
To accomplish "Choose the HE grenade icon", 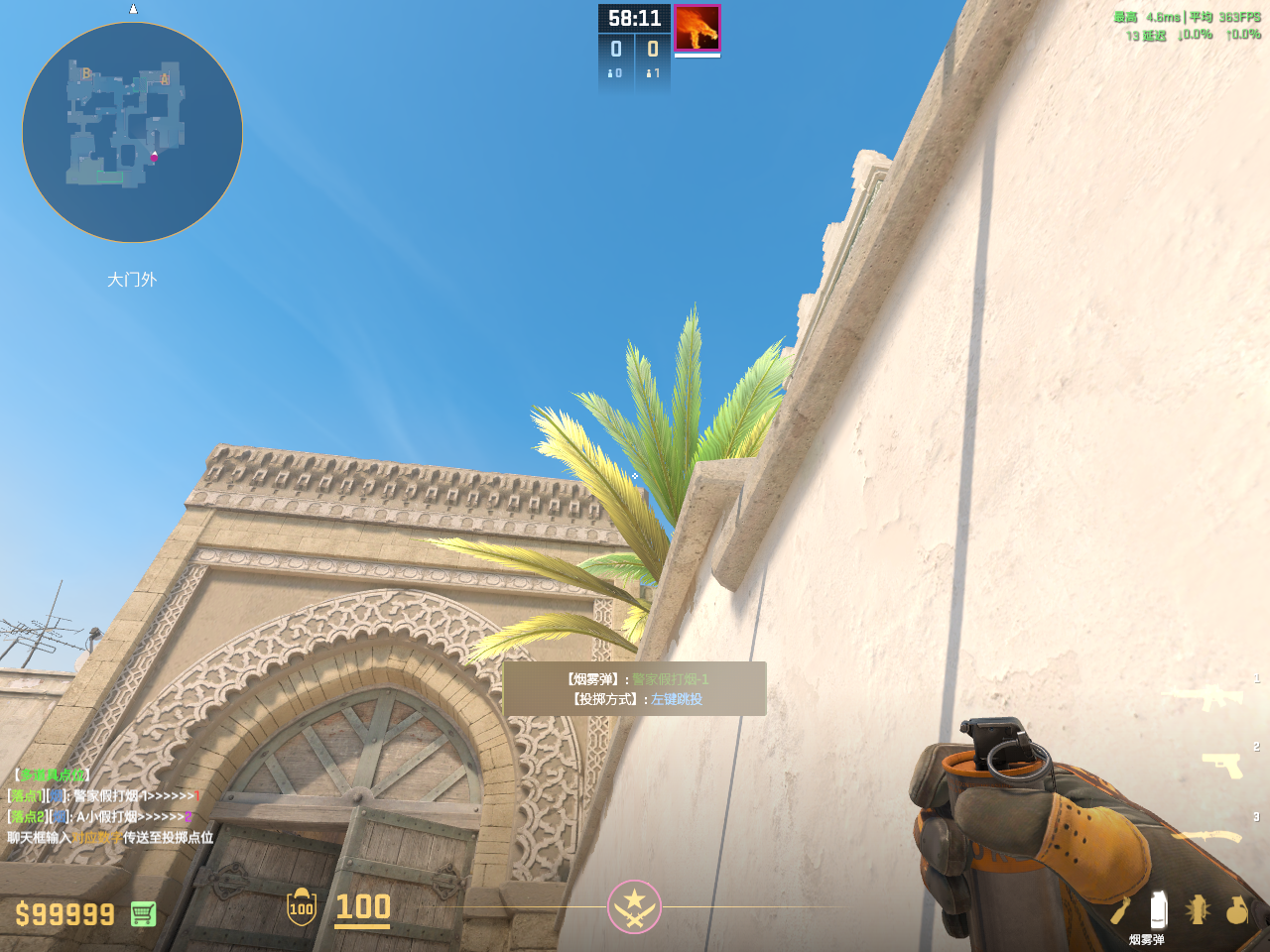I will [1236, 909].
